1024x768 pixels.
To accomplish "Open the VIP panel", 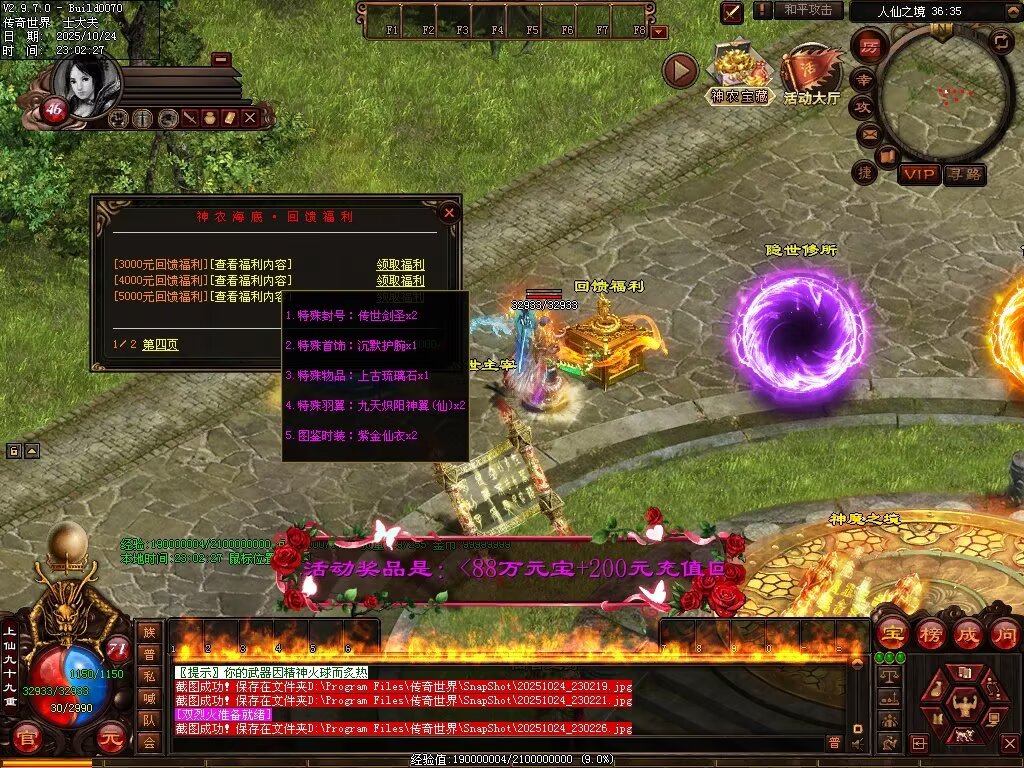I will (x=918, y=174).
